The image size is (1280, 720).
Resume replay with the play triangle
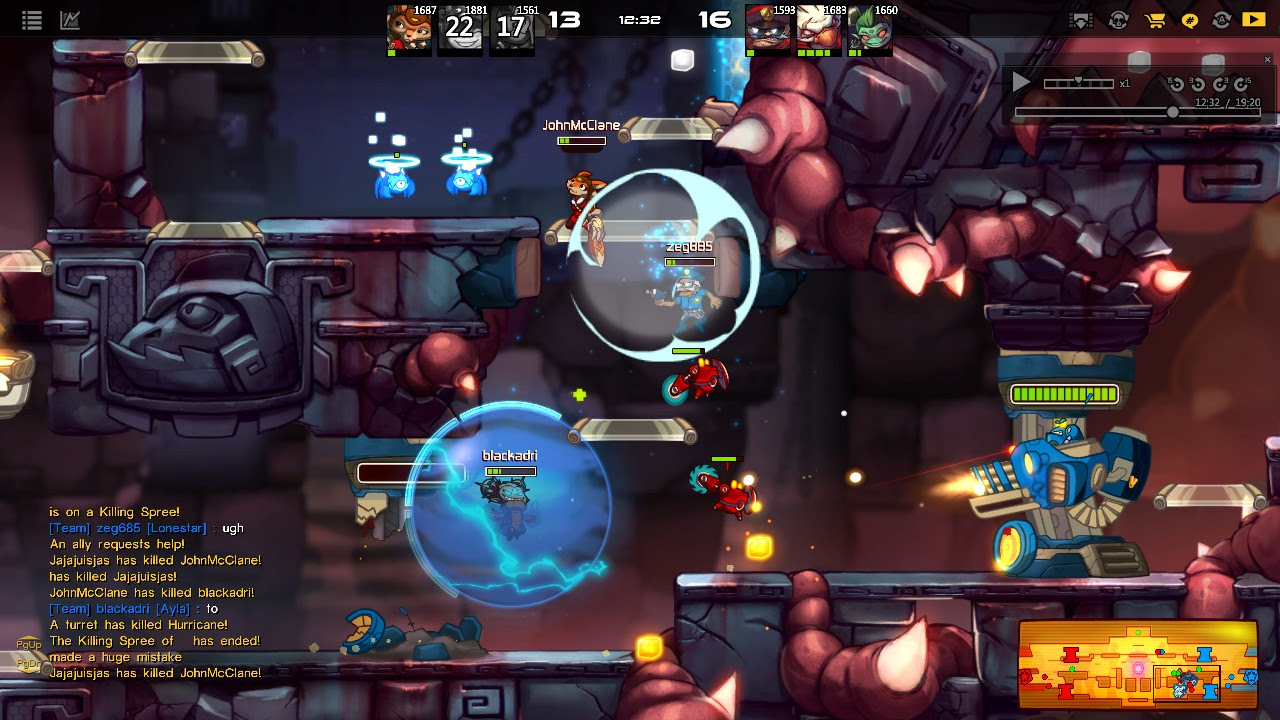tap(1021, 83)
